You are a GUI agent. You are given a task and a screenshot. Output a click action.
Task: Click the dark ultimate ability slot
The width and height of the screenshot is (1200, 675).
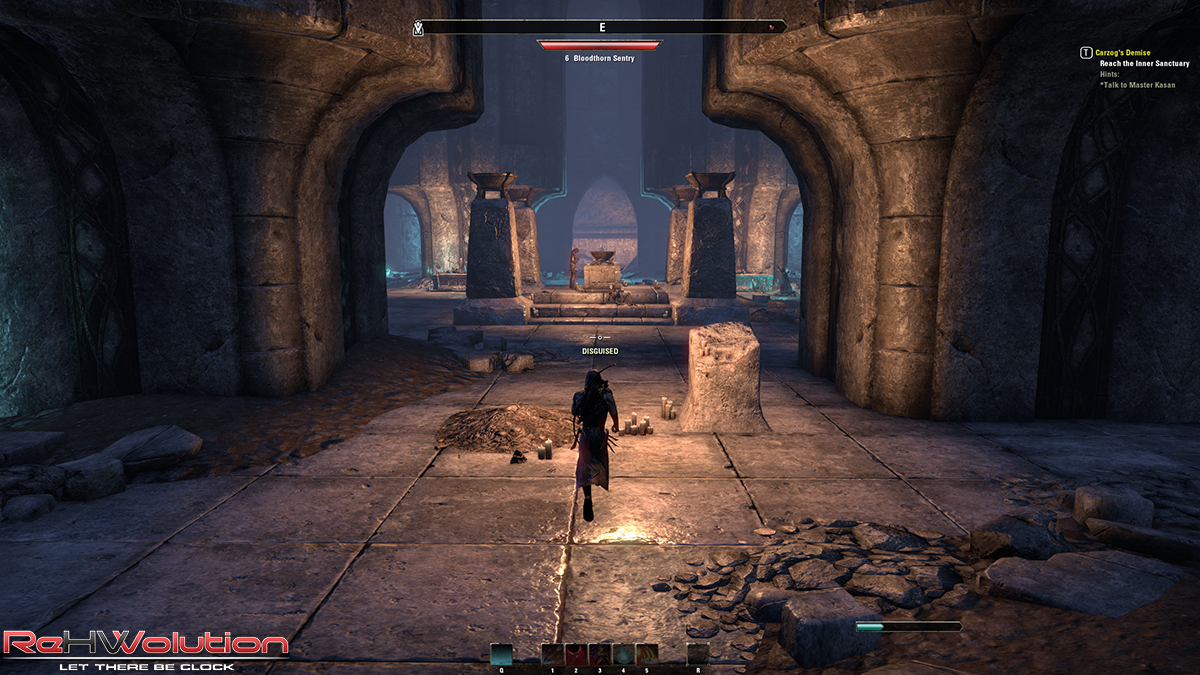click(698, 654)
